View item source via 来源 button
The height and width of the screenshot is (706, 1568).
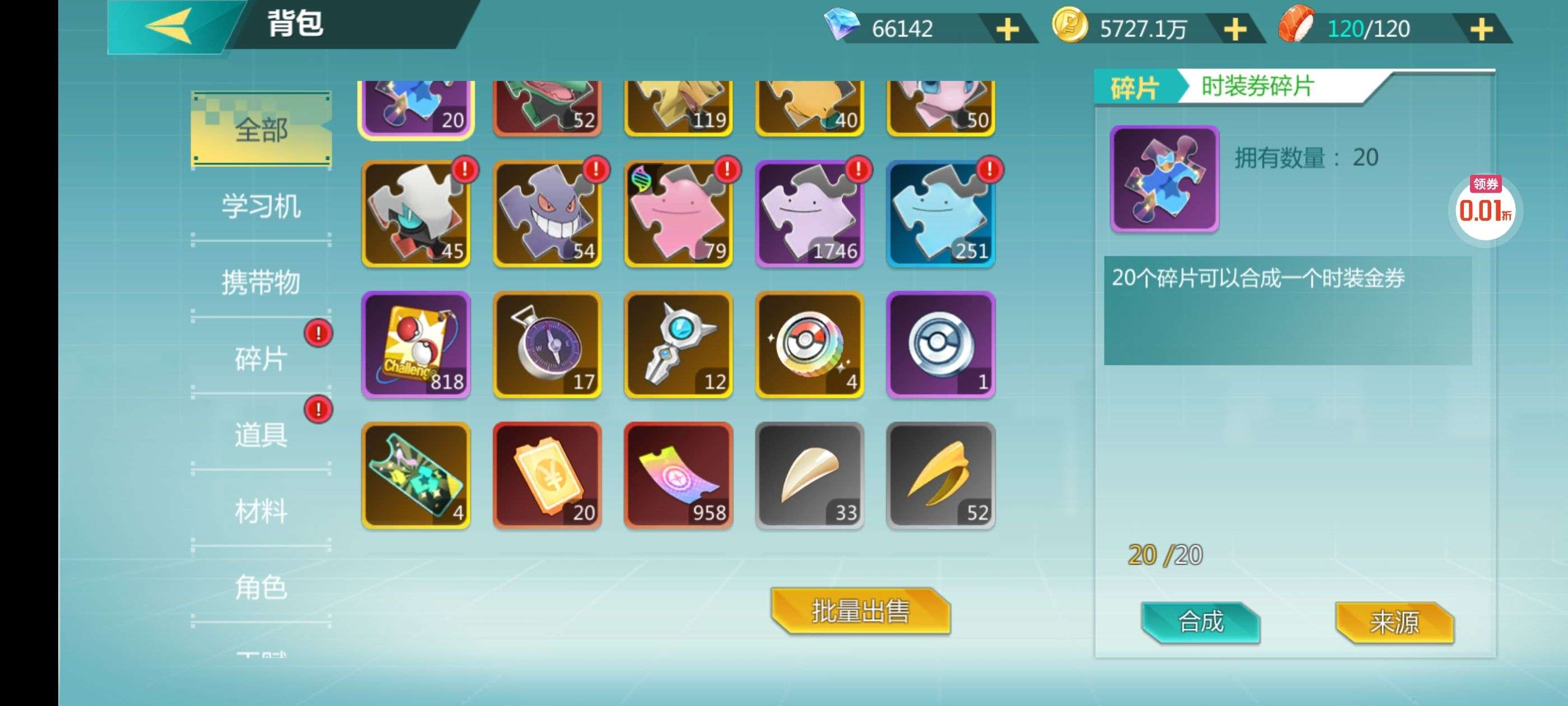pos(1394,622)
